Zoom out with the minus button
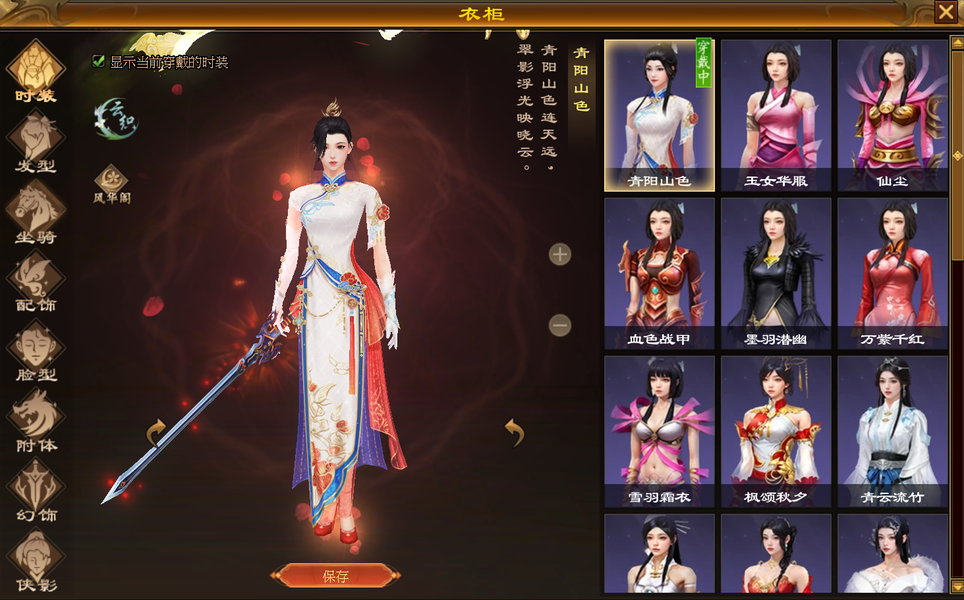 560,325
